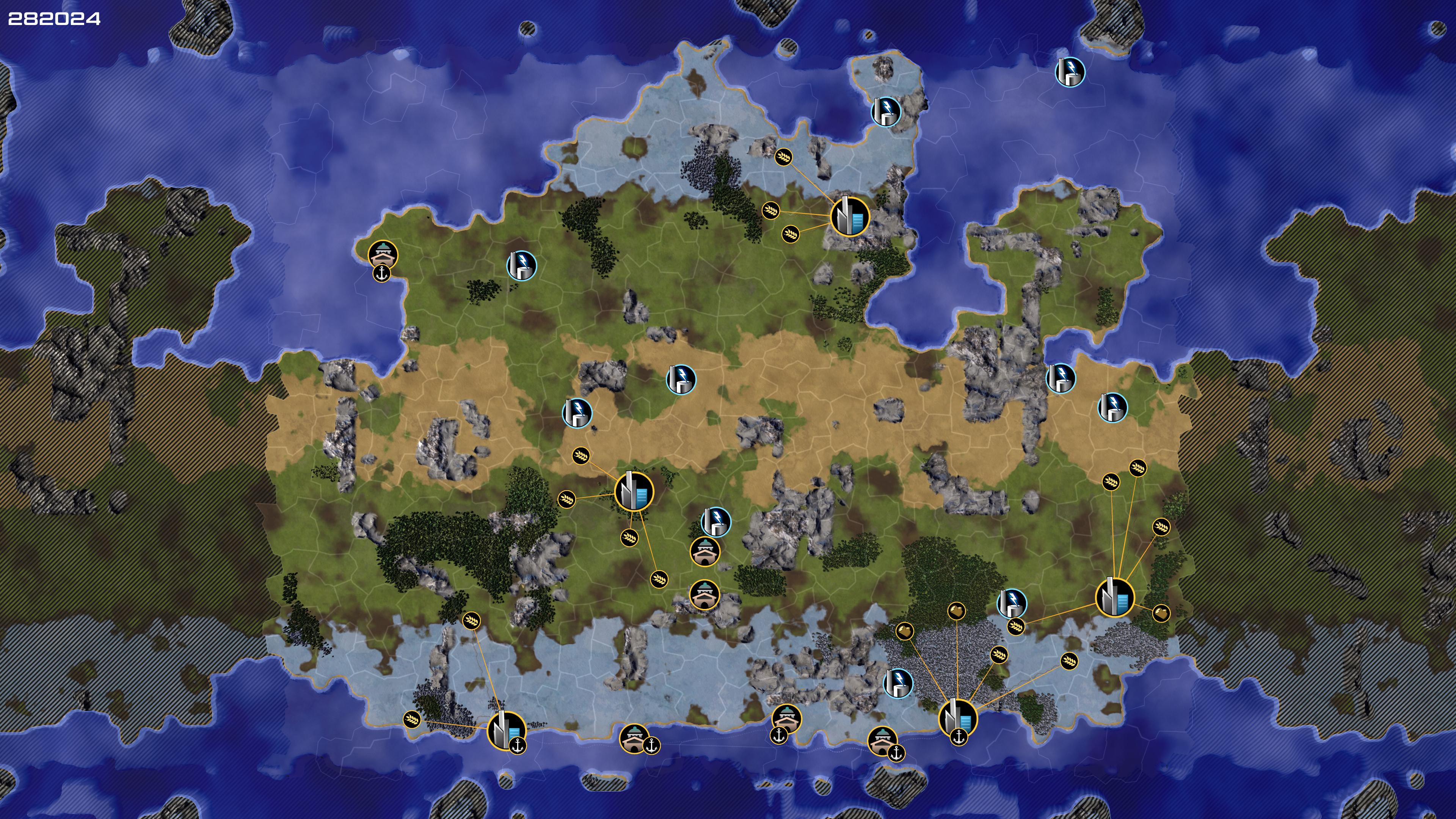This screenshot has width=1456, height=819.
Task: Choose the wheat farm marker overlapping a power plant
Action: coord(1016,626)
